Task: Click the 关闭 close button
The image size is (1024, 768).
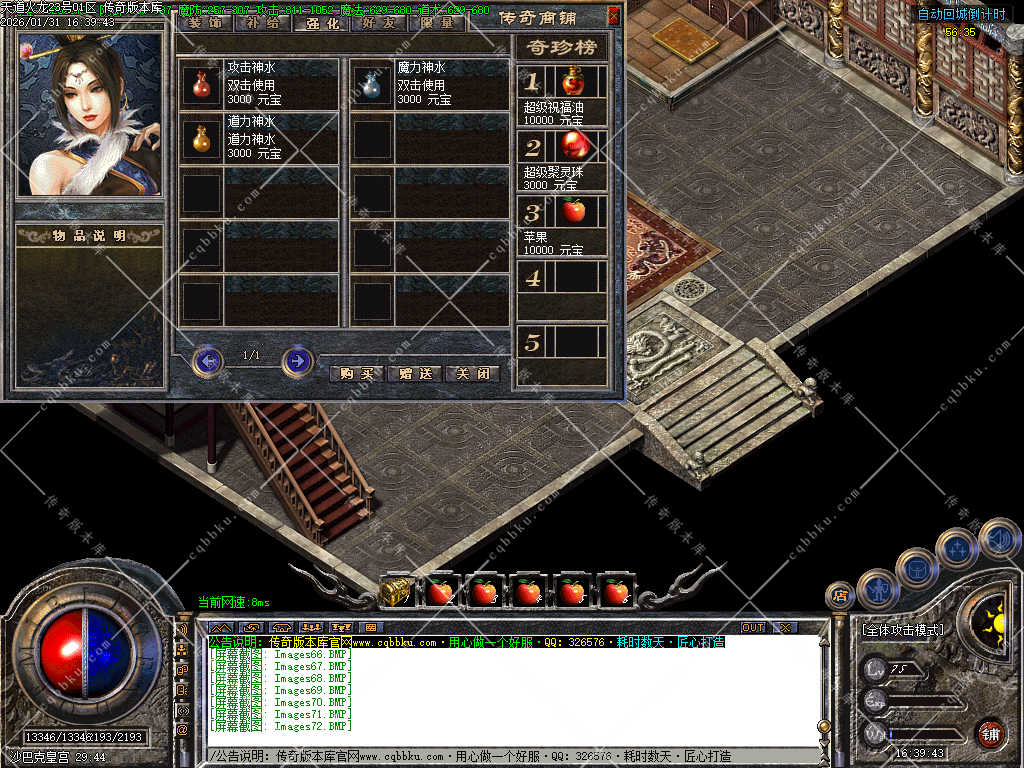Action: (473, 373)
